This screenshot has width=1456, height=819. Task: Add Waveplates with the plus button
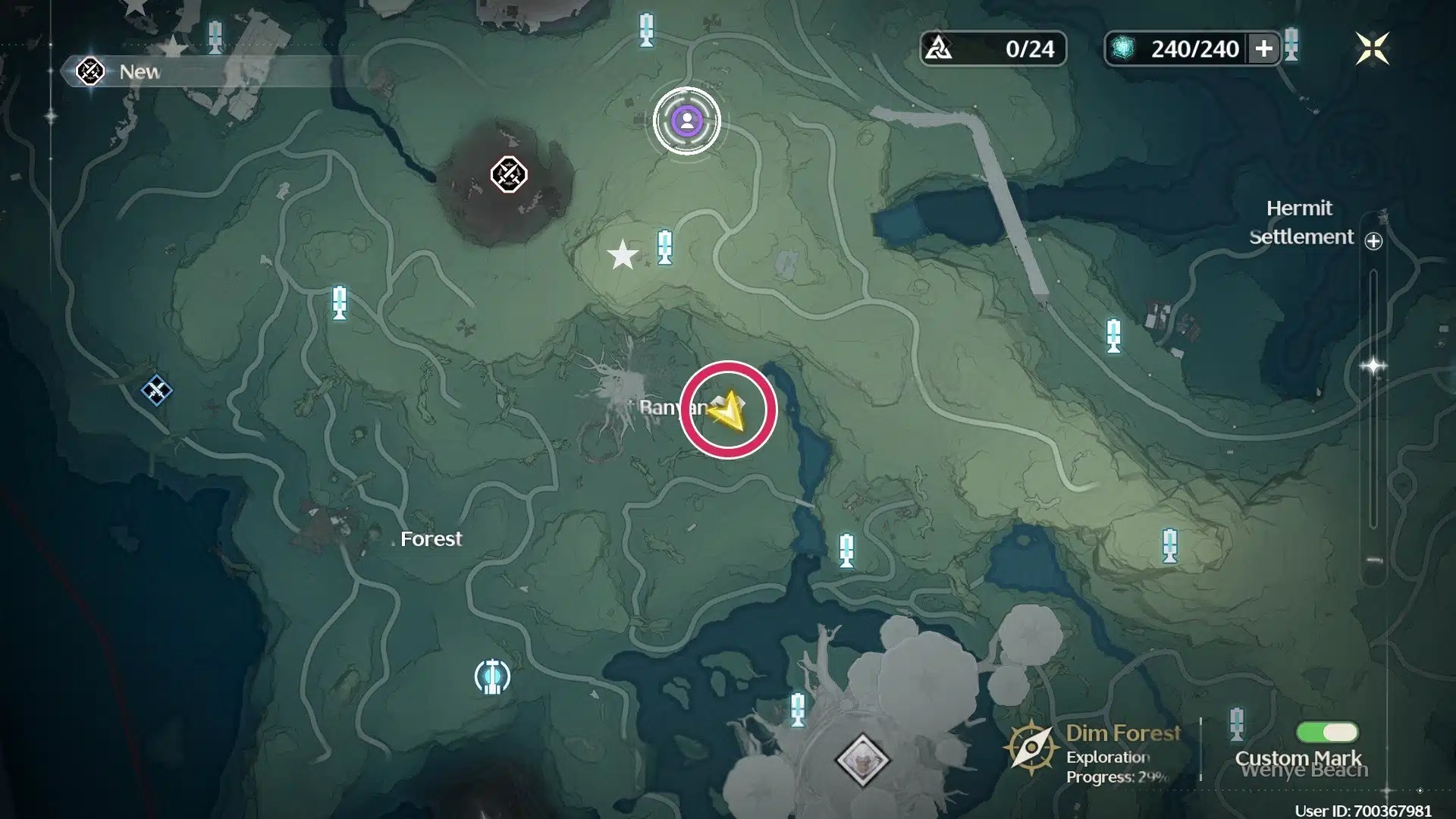coord(1263,49)
